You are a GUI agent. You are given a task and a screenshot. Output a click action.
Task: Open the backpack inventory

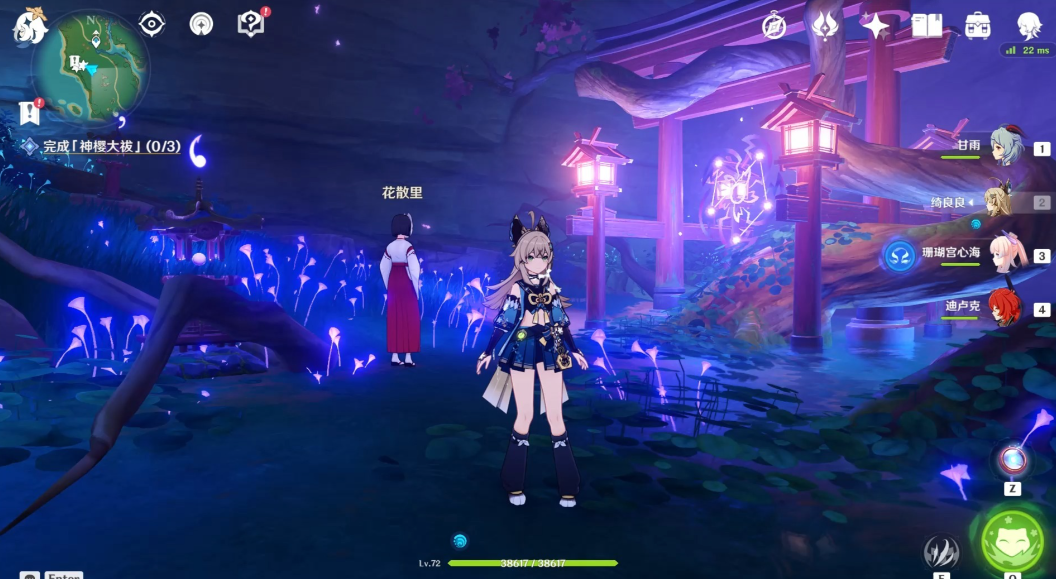tap(978, 26)
